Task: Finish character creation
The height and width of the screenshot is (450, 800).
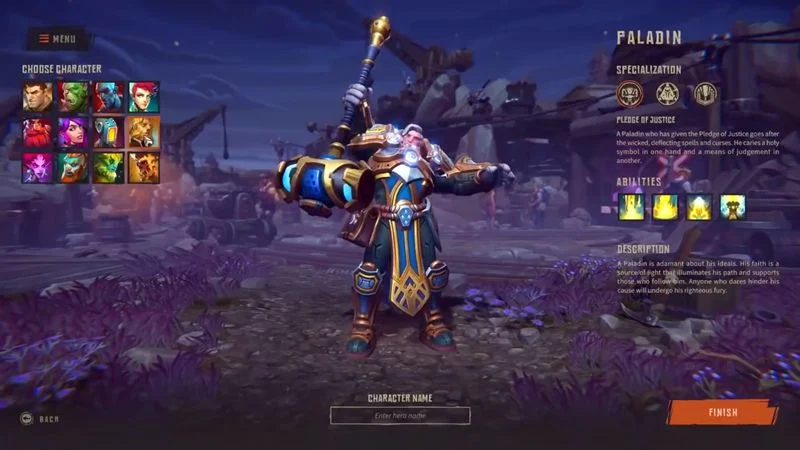Action: tap(723, 412)
